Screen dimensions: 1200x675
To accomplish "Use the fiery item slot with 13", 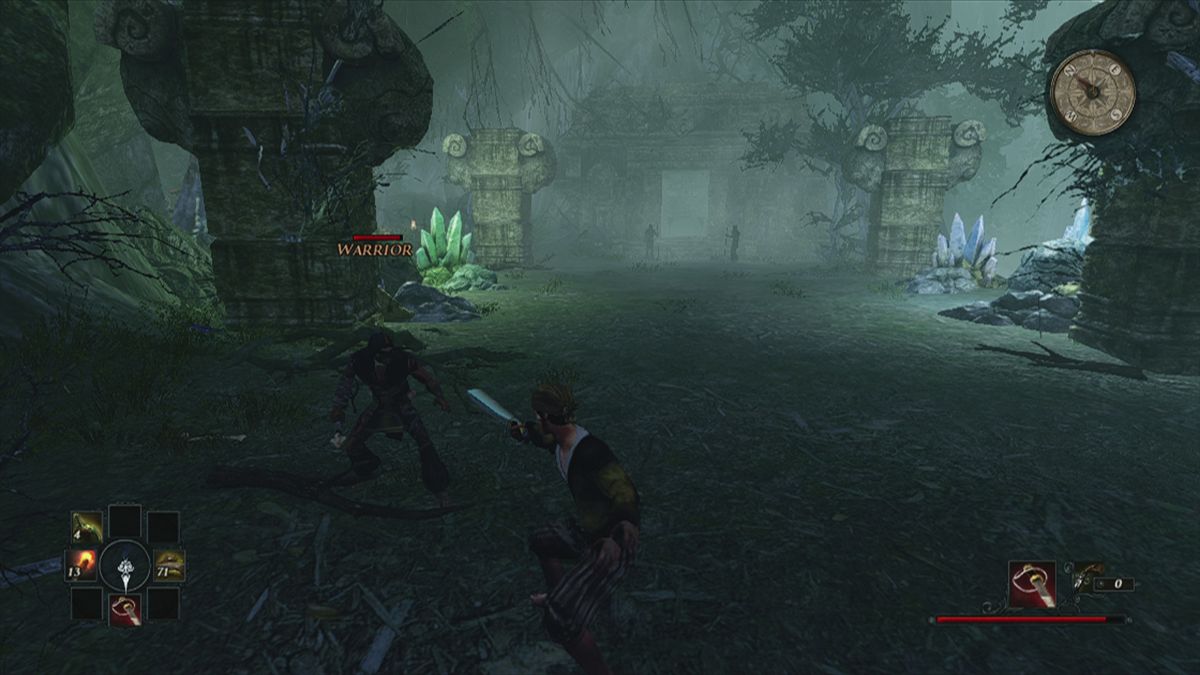I will 82,565.
